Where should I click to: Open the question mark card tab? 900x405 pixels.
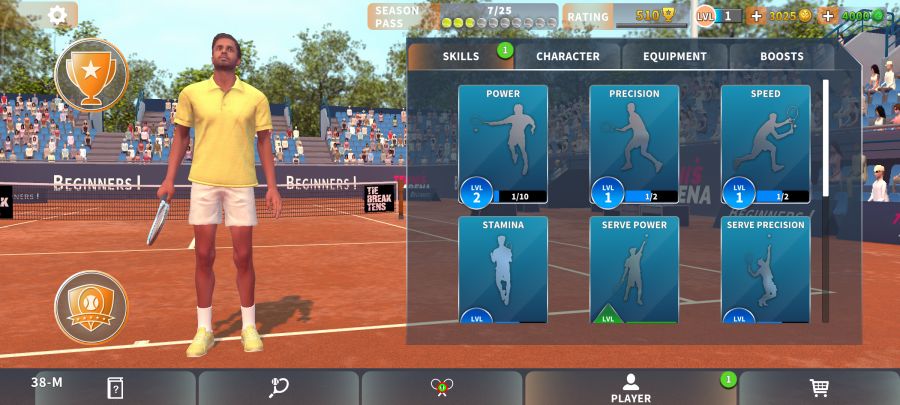(115, 388)
